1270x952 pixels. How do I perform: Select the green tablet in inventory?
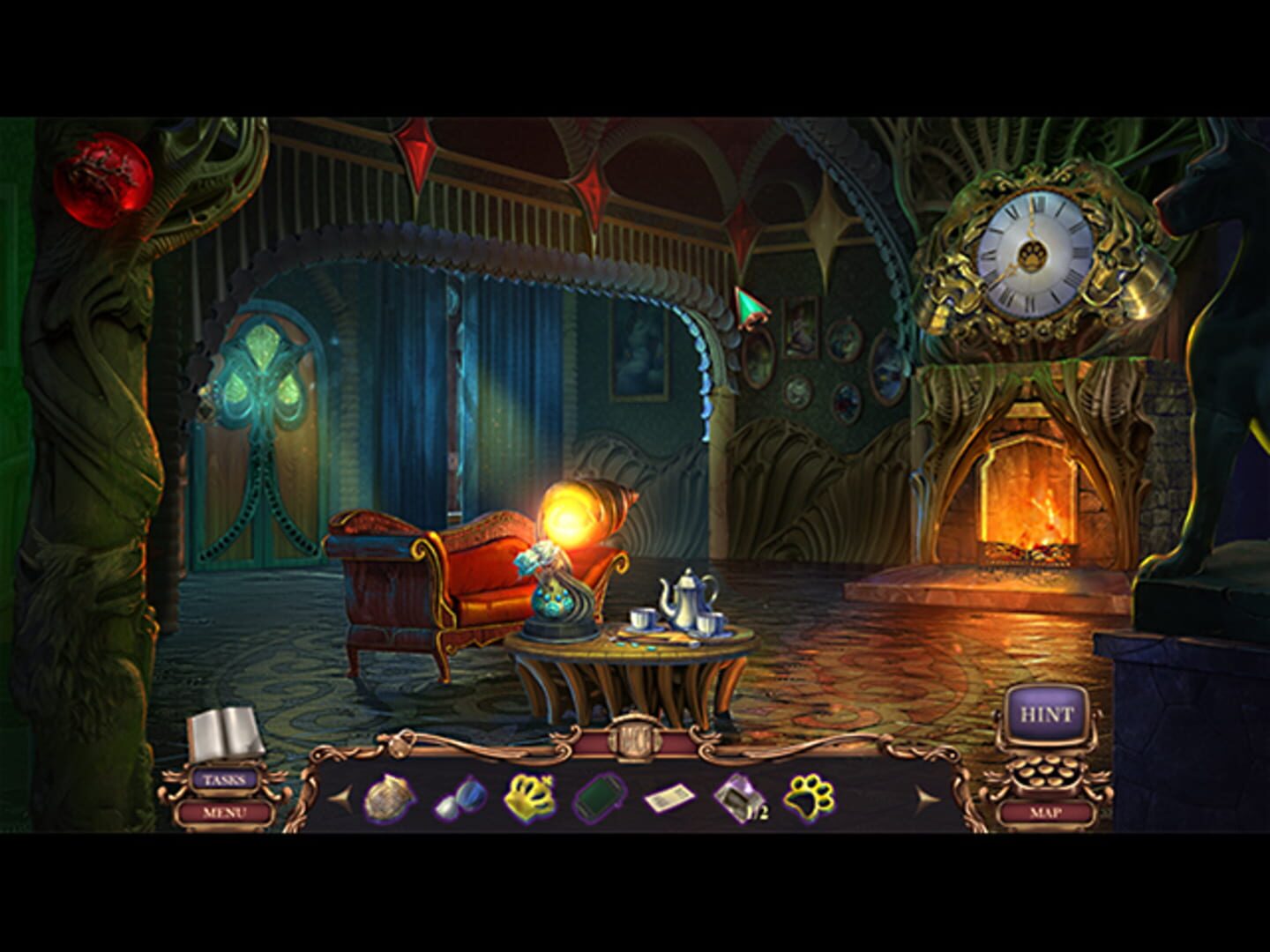(x=598, y=798)
